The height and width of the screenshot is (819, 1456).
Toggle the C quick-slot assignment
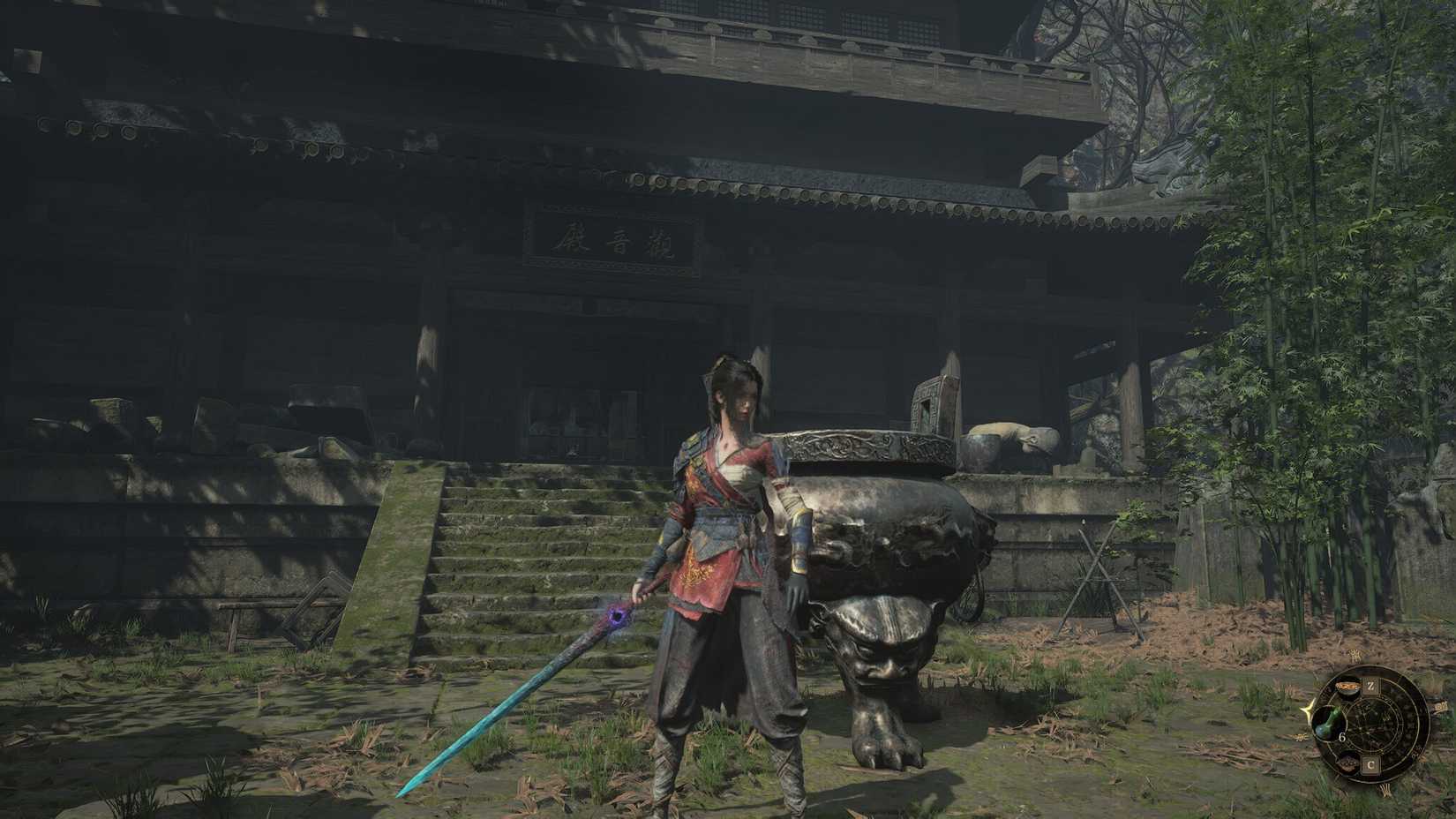point(1370,764)
